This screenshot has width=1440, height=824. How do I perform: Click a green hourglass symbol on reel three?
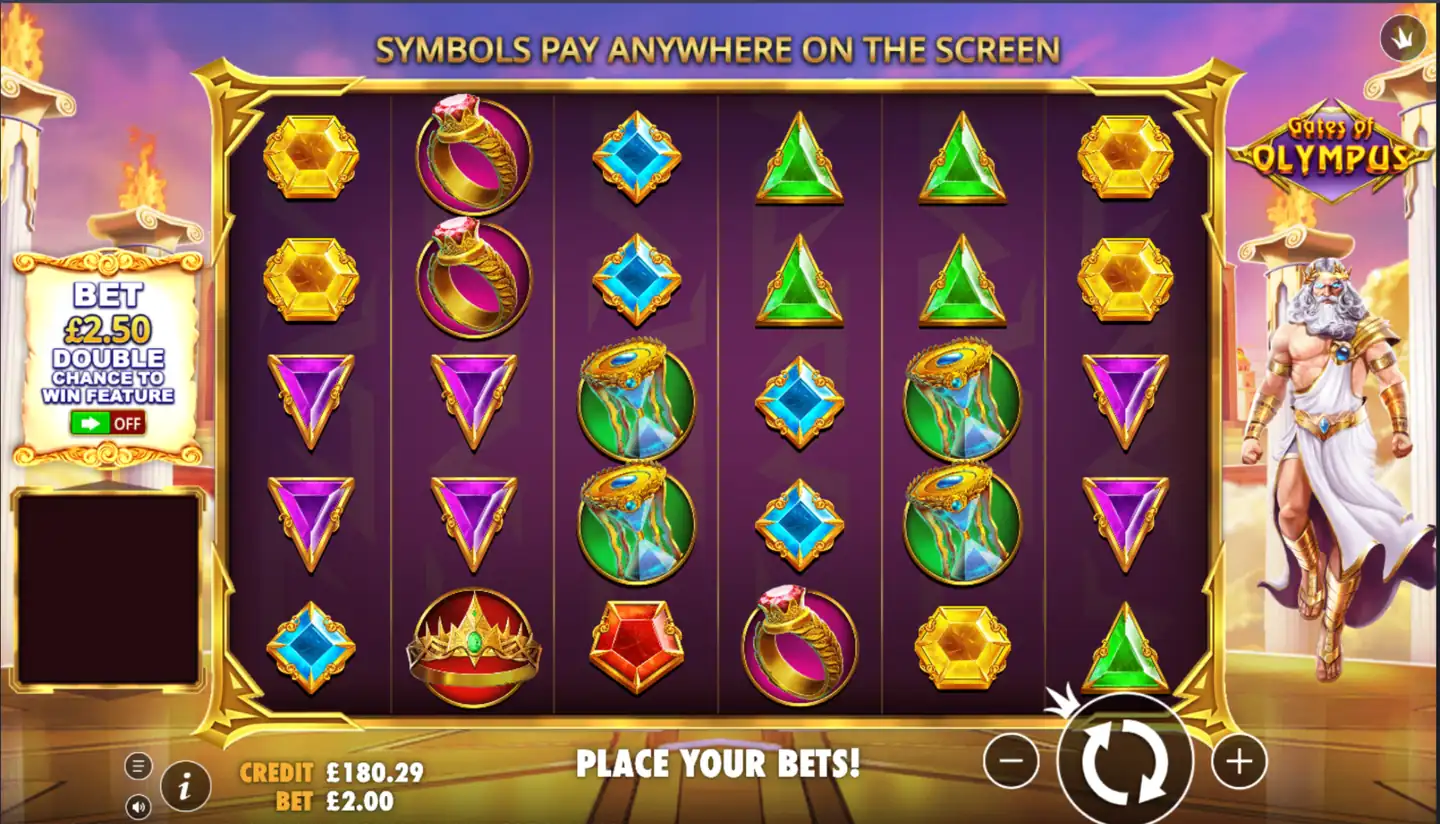click(635, 400)
